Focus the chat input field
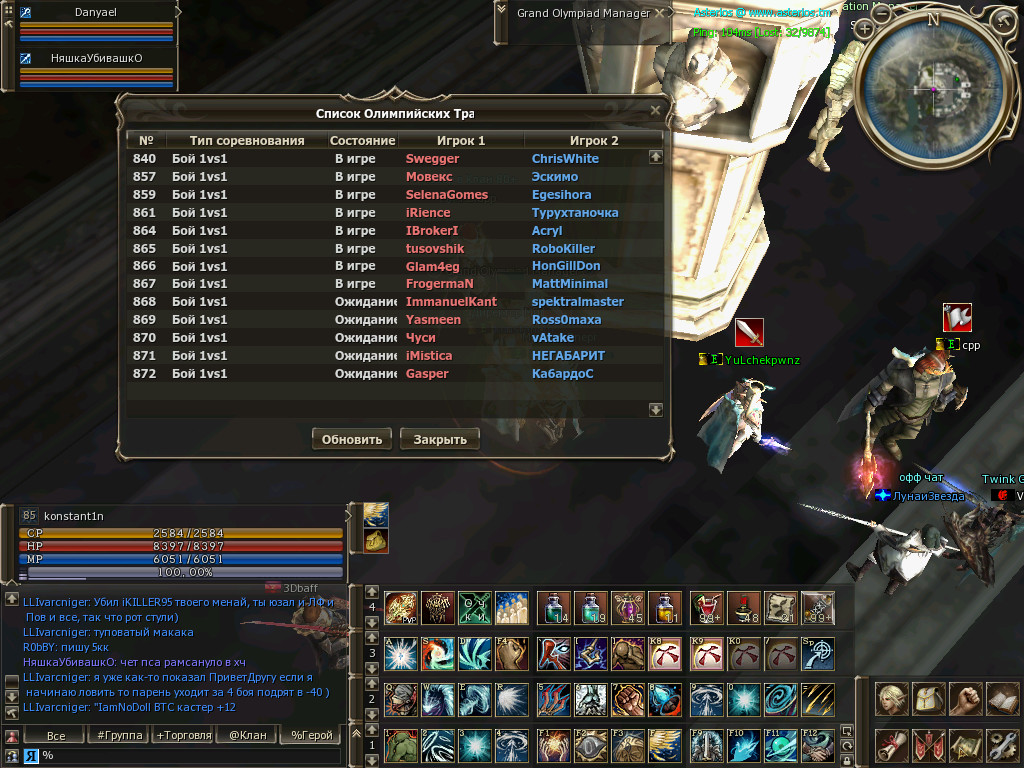 pos(190,756)
